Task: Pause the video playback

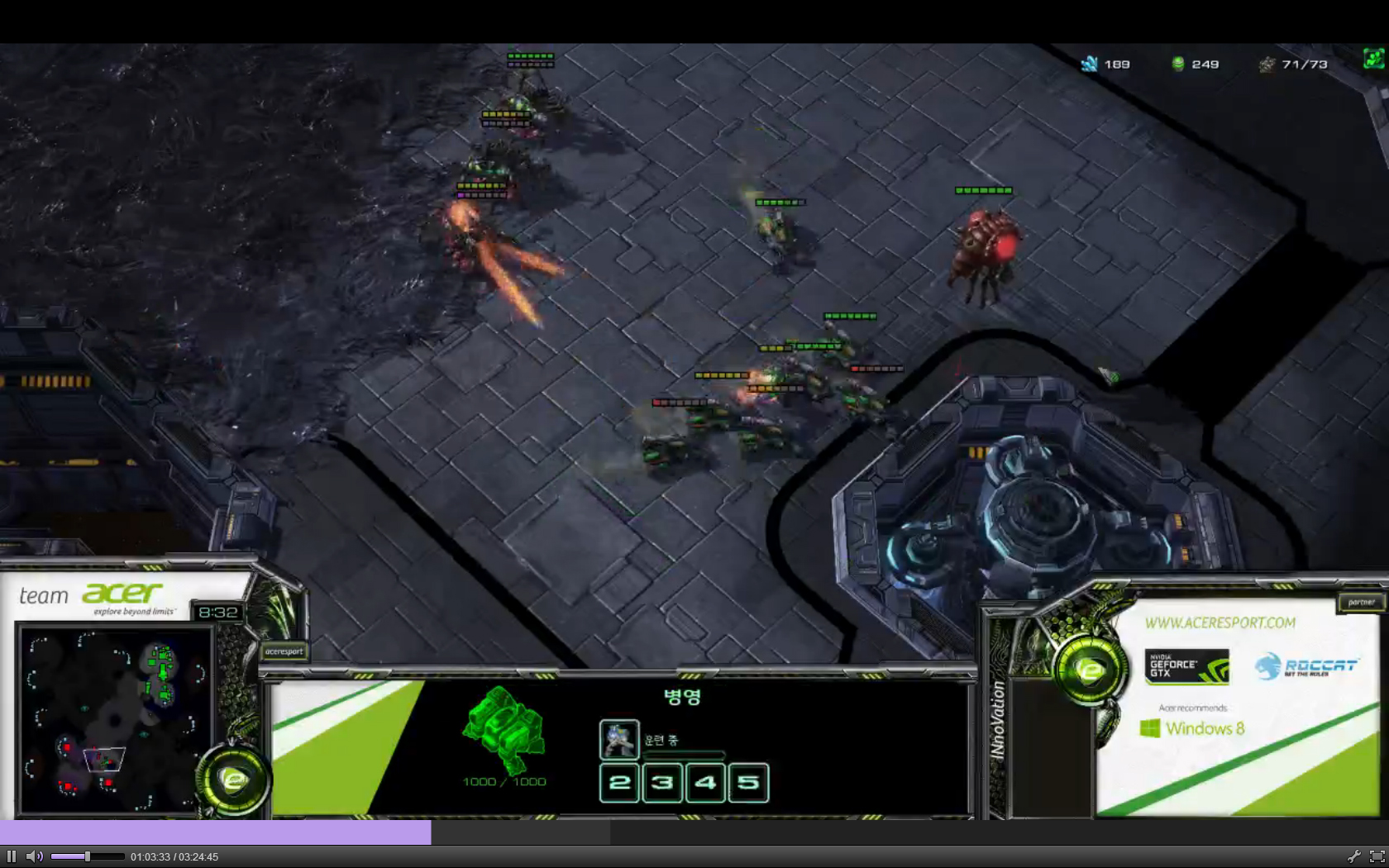Action: point(12,856)
